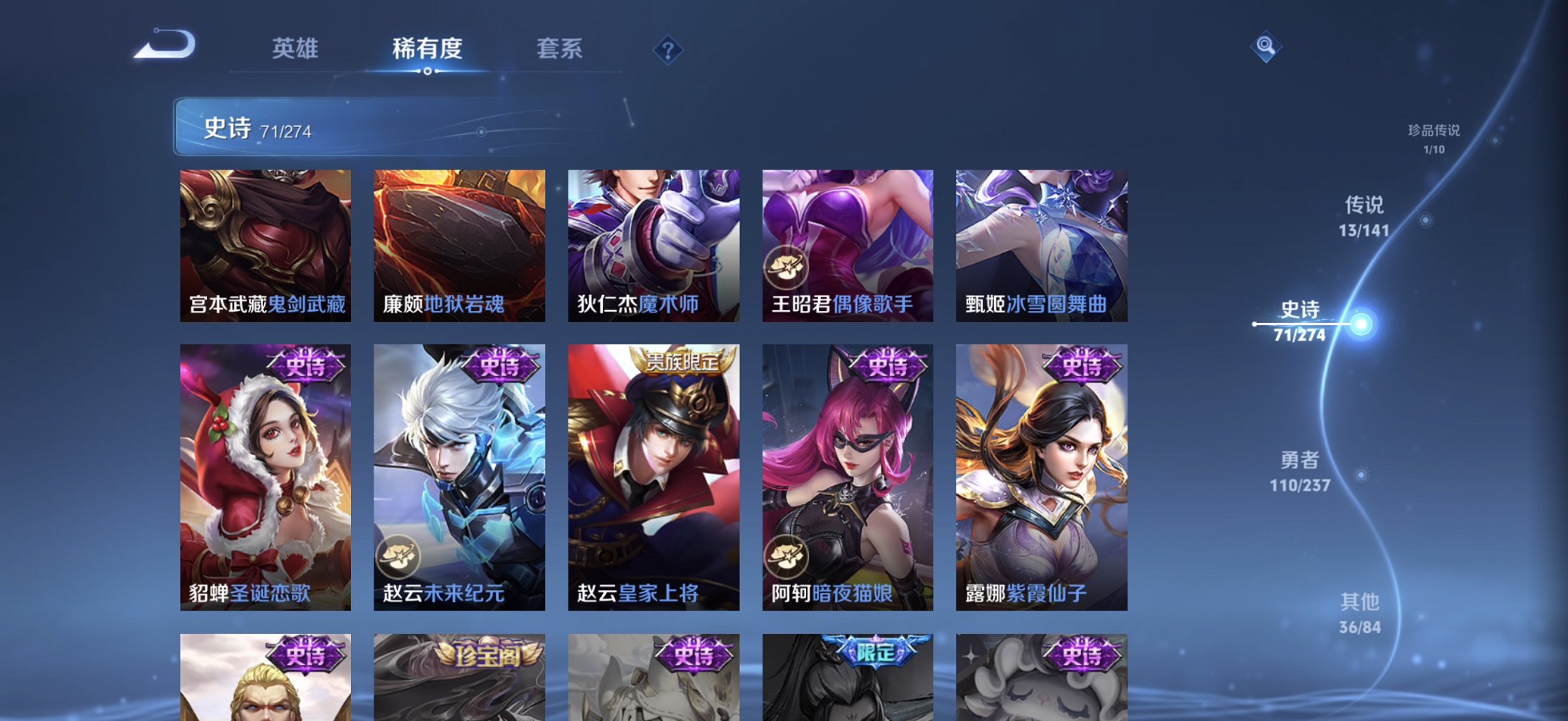Viewport: 1568px width, 721px height.
Task: Switch to the 套系 tab
Action: [560, 49]
